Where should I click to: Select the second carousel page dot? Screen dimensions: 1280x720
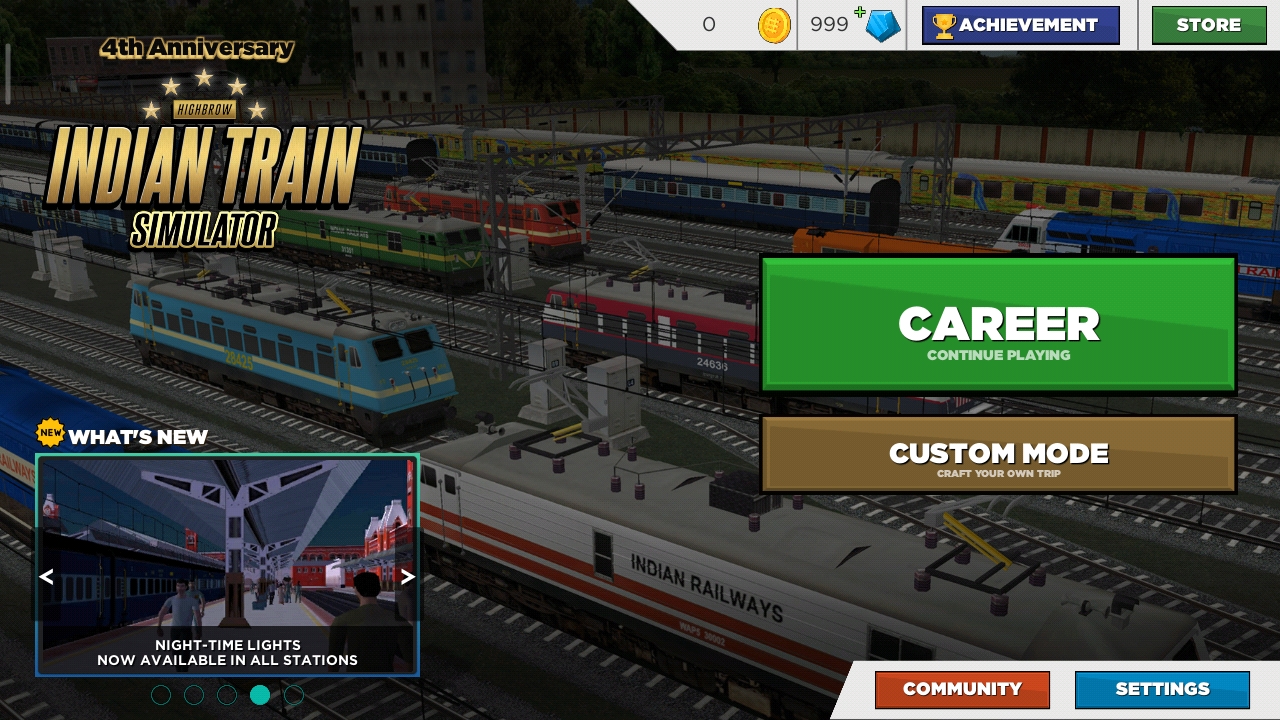(194, 694)
